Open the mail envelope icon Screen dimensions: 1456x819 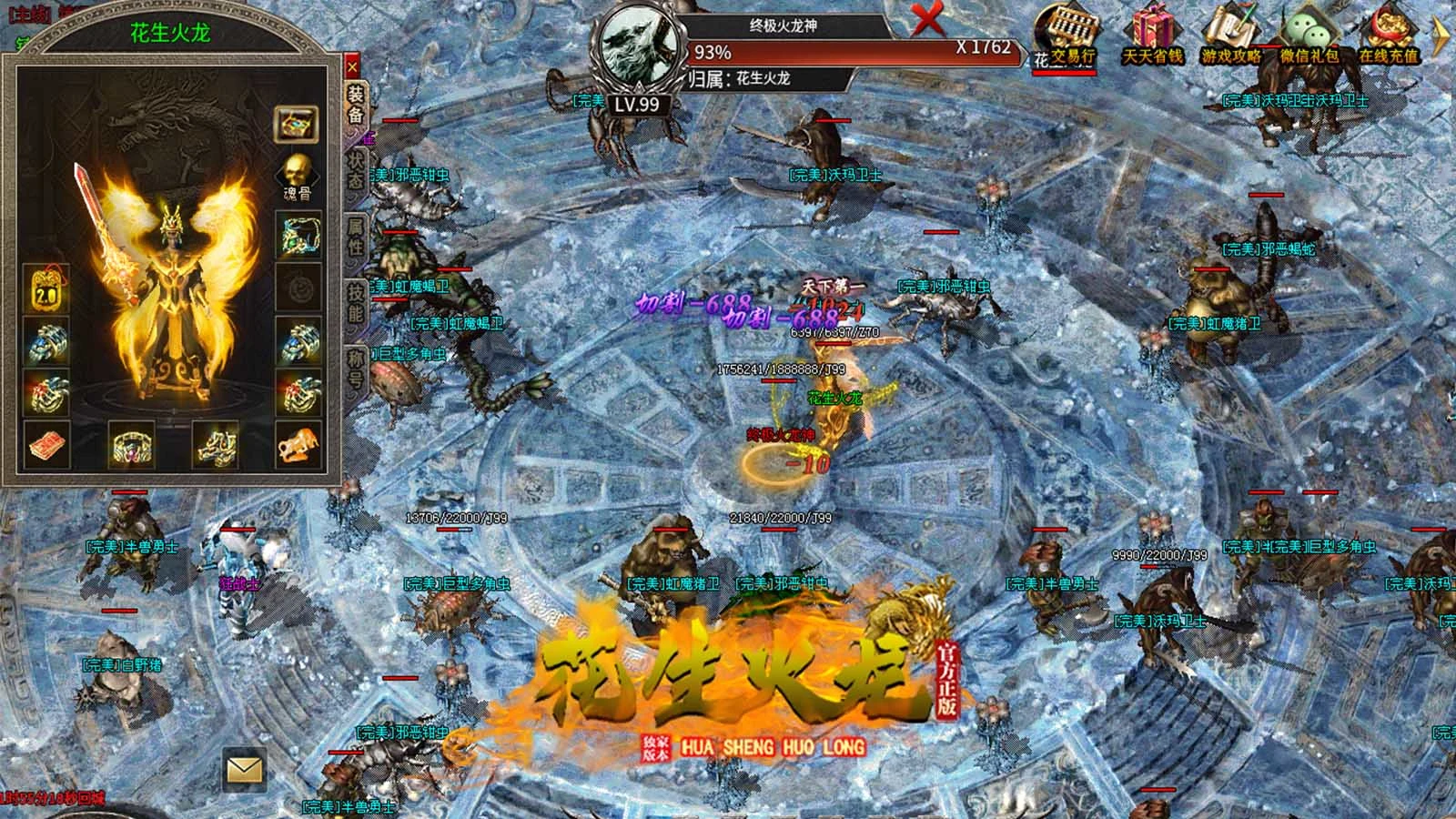244,771
